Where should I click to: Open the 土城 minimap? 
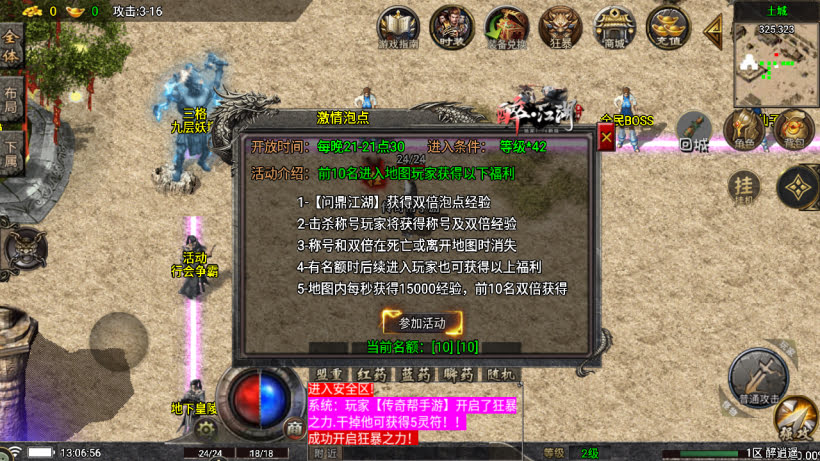[x=776, y=62]
